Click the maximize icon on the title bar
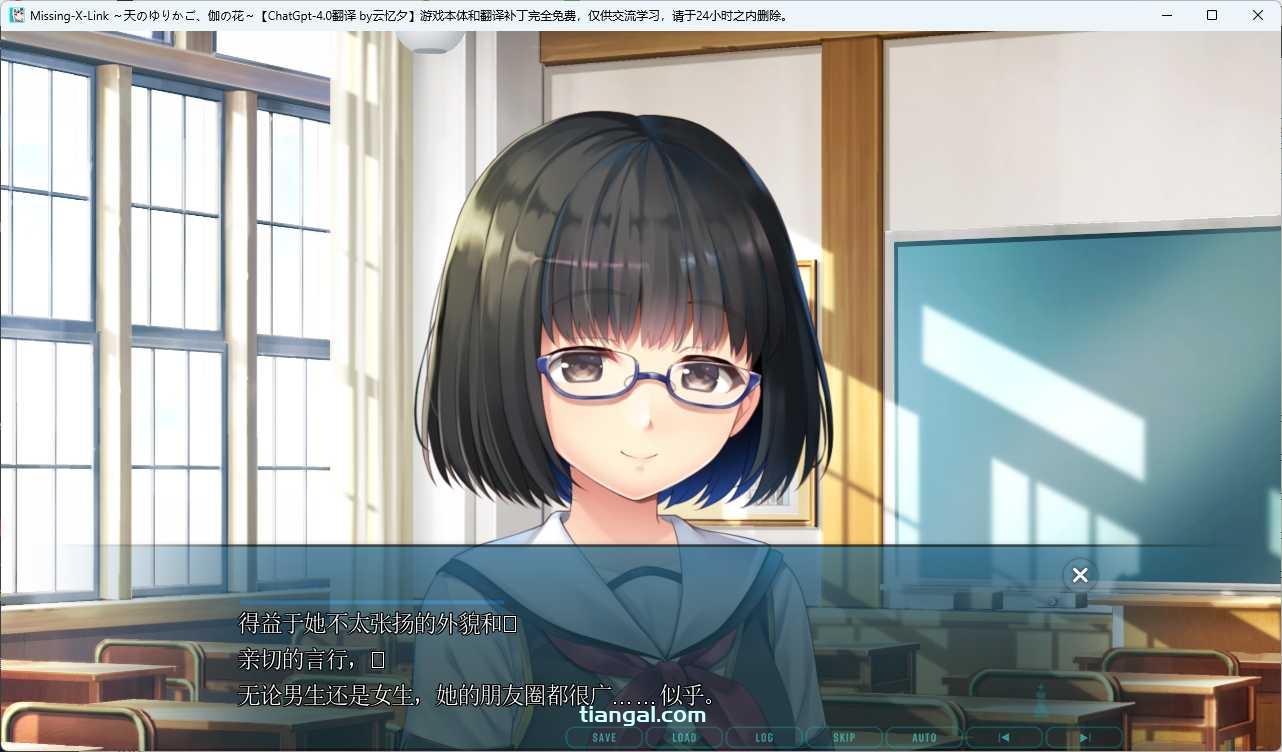 click(1212, 15)
